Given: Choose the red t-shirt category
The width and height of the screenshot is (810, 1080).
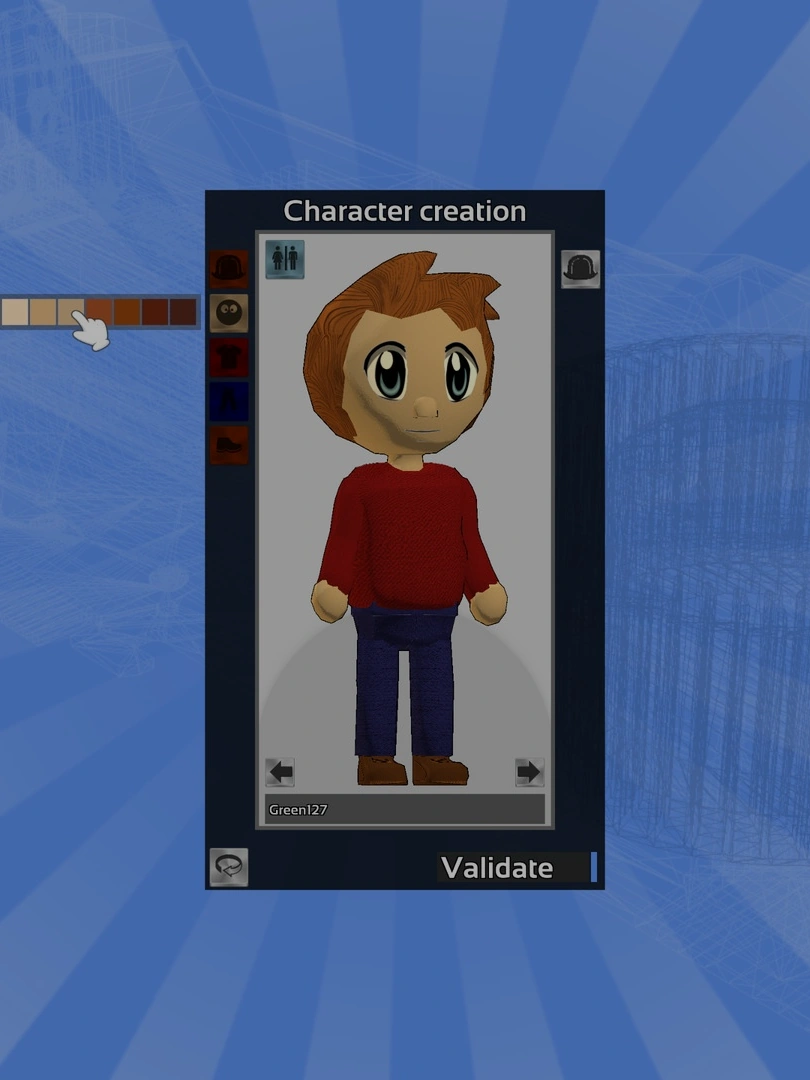Looking at the screenshot, I should point(229,357).
